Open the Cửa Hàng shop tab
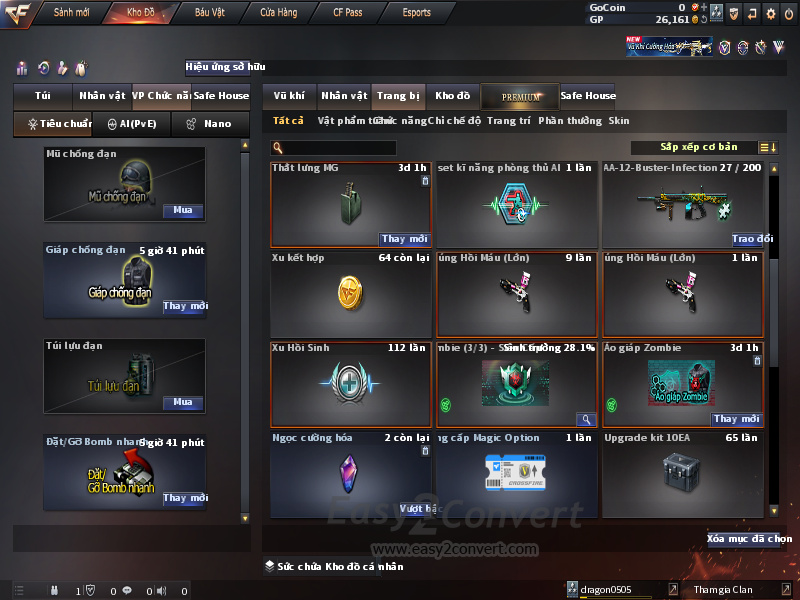Viewport: 800px width, 600px height. (x=279, y=13)
